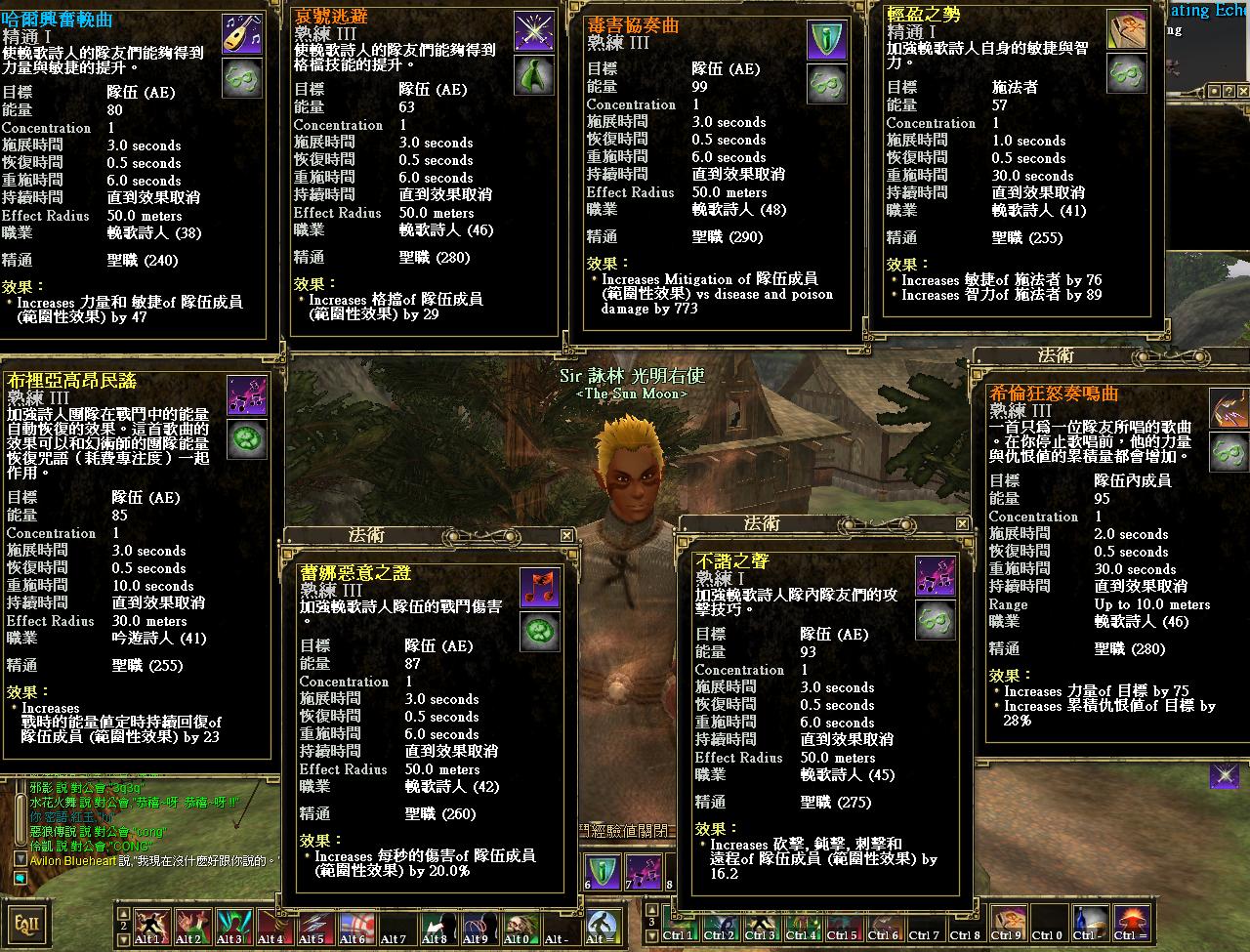1250x952 pixels.
Task: Click the purple music note icon on 不諧之聲
Action: click(x=935, y=574)
